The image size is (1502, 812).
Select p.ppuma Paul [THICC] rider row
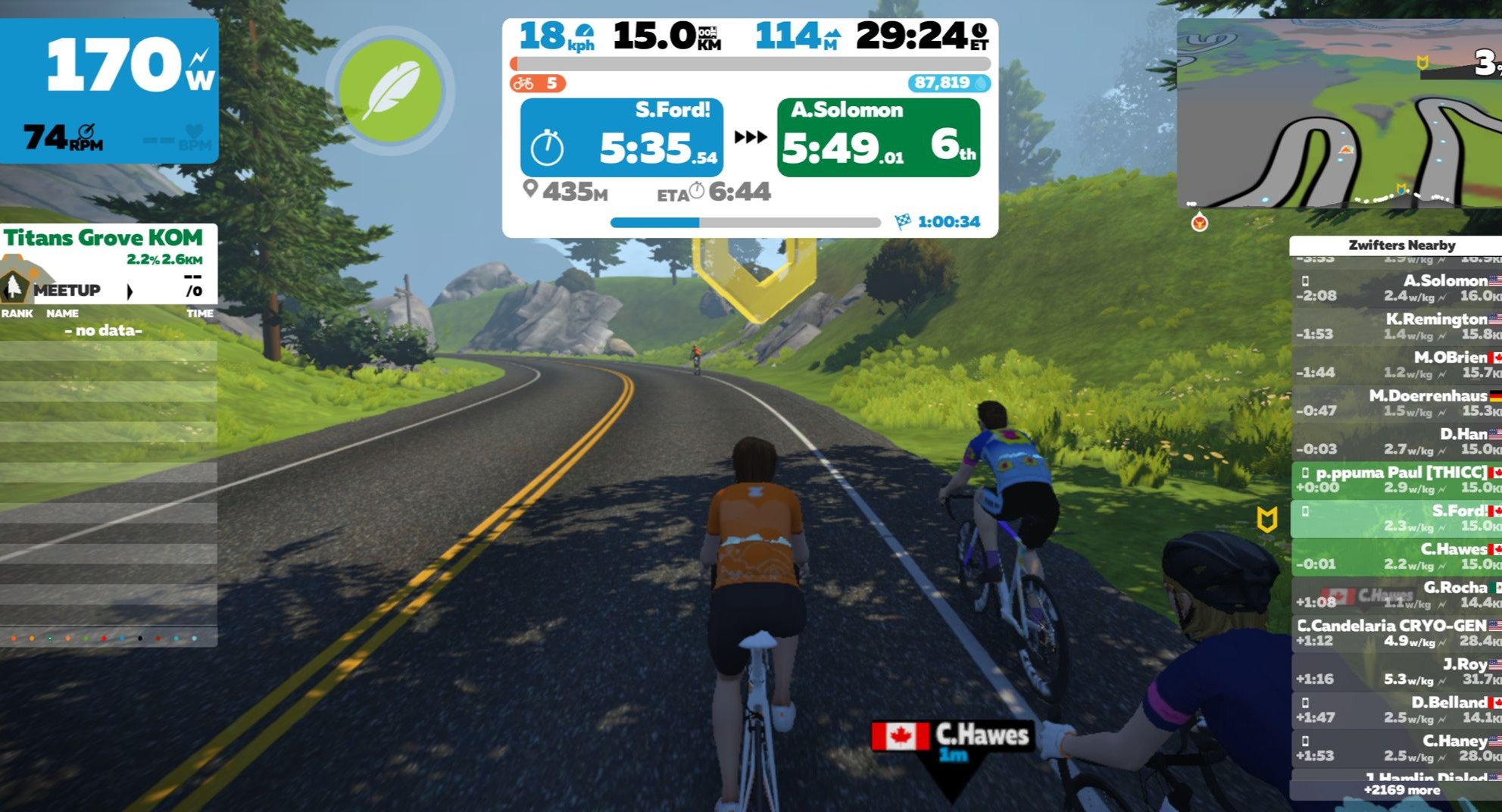tap(1396, 480)
